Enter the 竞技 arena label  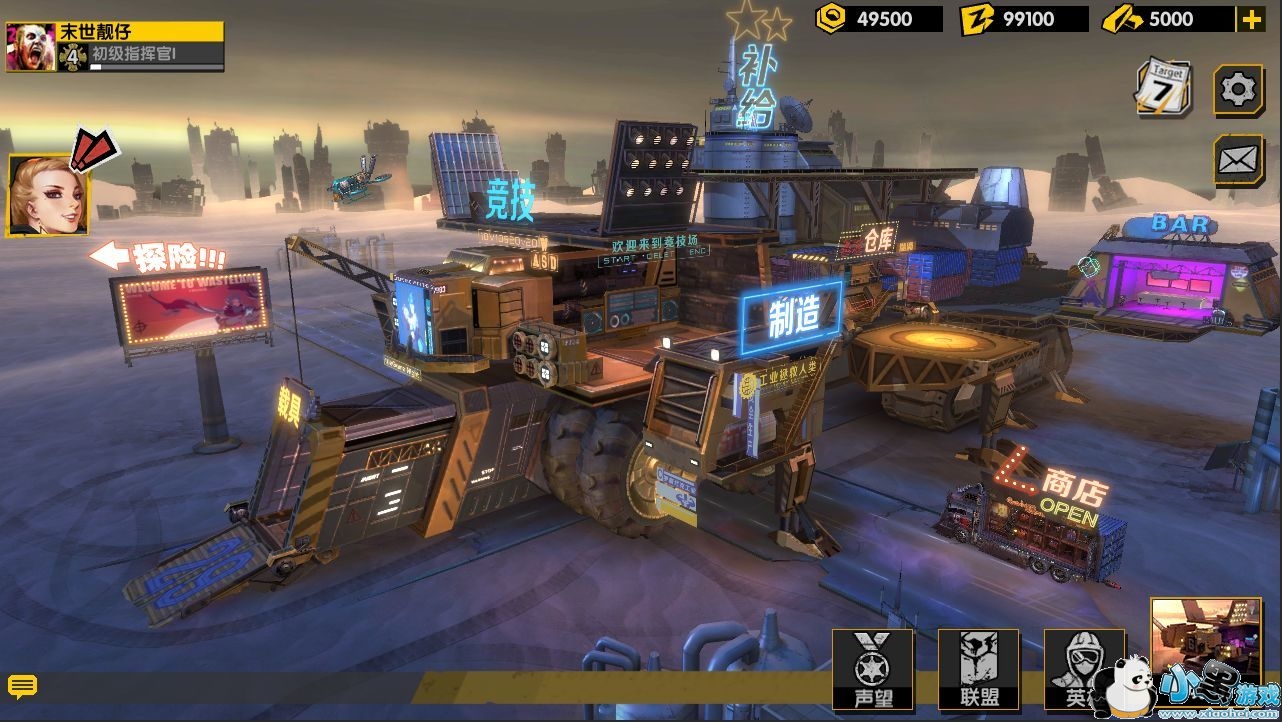[509, 200]
